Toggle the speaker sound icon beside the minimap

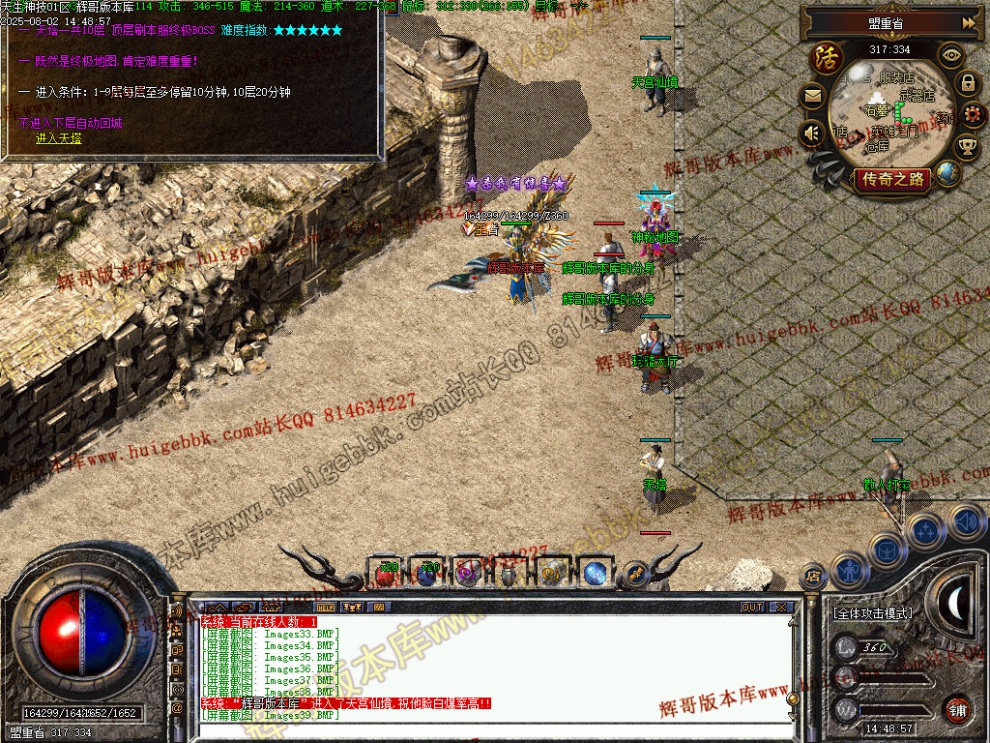811,133
